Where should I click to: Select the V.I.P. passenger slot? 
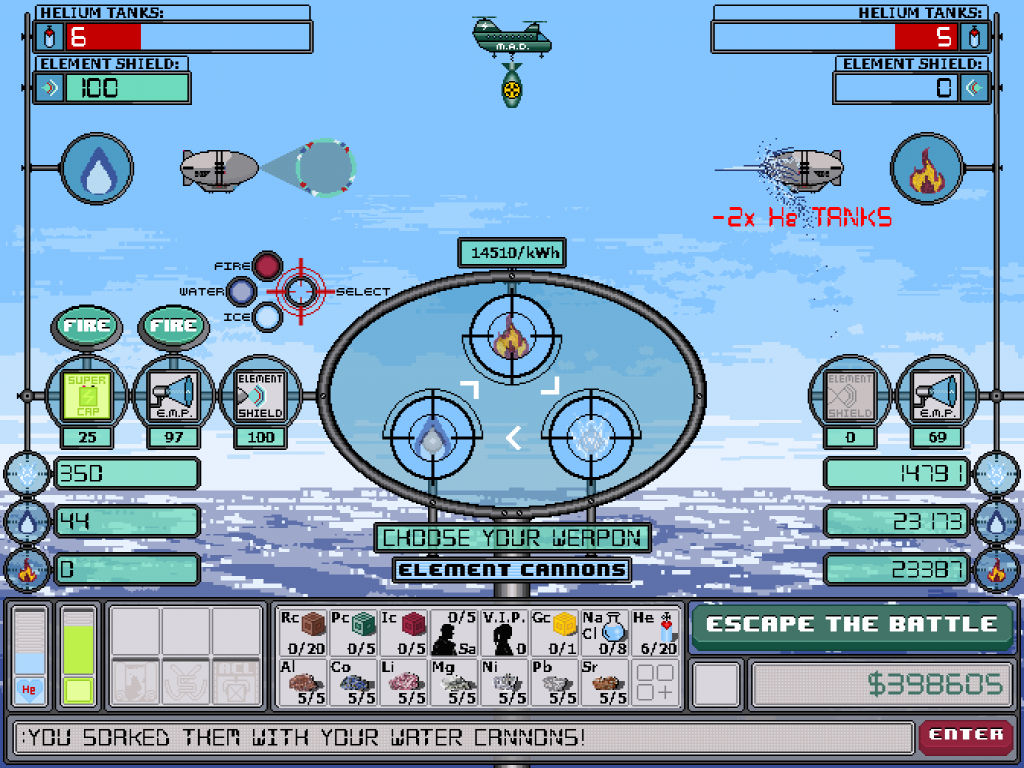[x=506, y=632]
